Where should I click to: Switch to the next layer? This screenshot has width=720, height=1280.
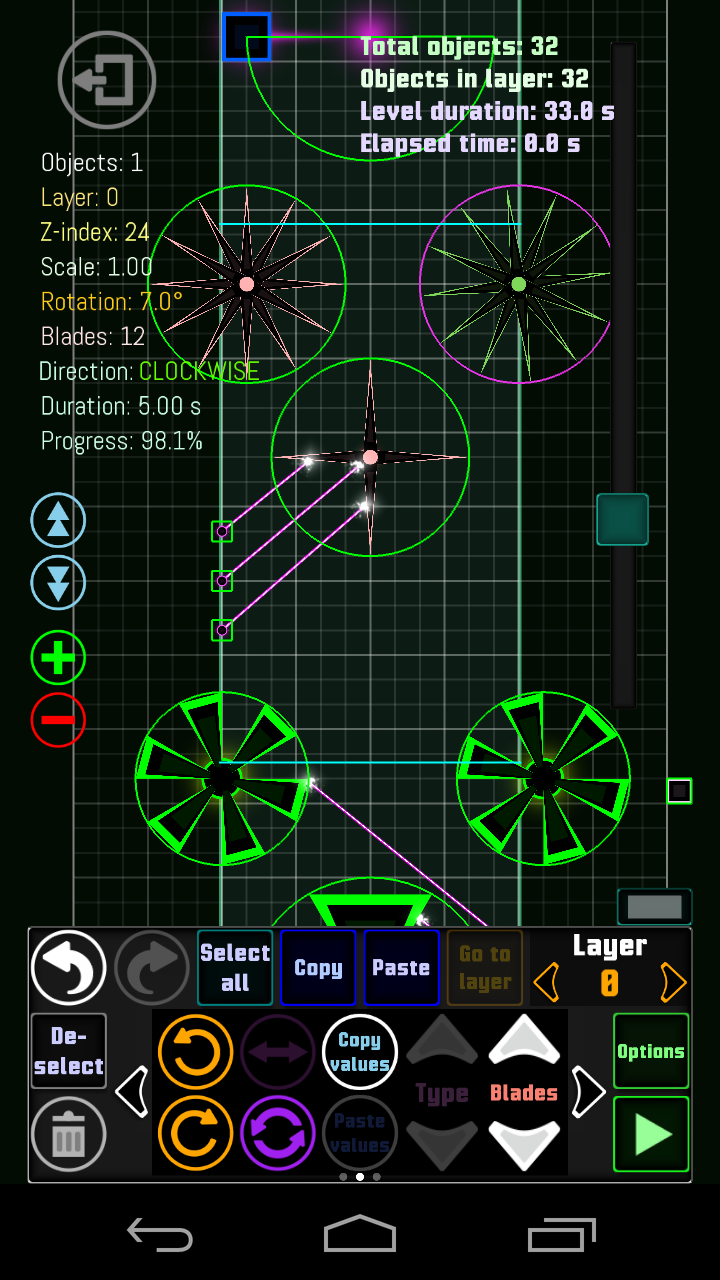tap(673, 983)
